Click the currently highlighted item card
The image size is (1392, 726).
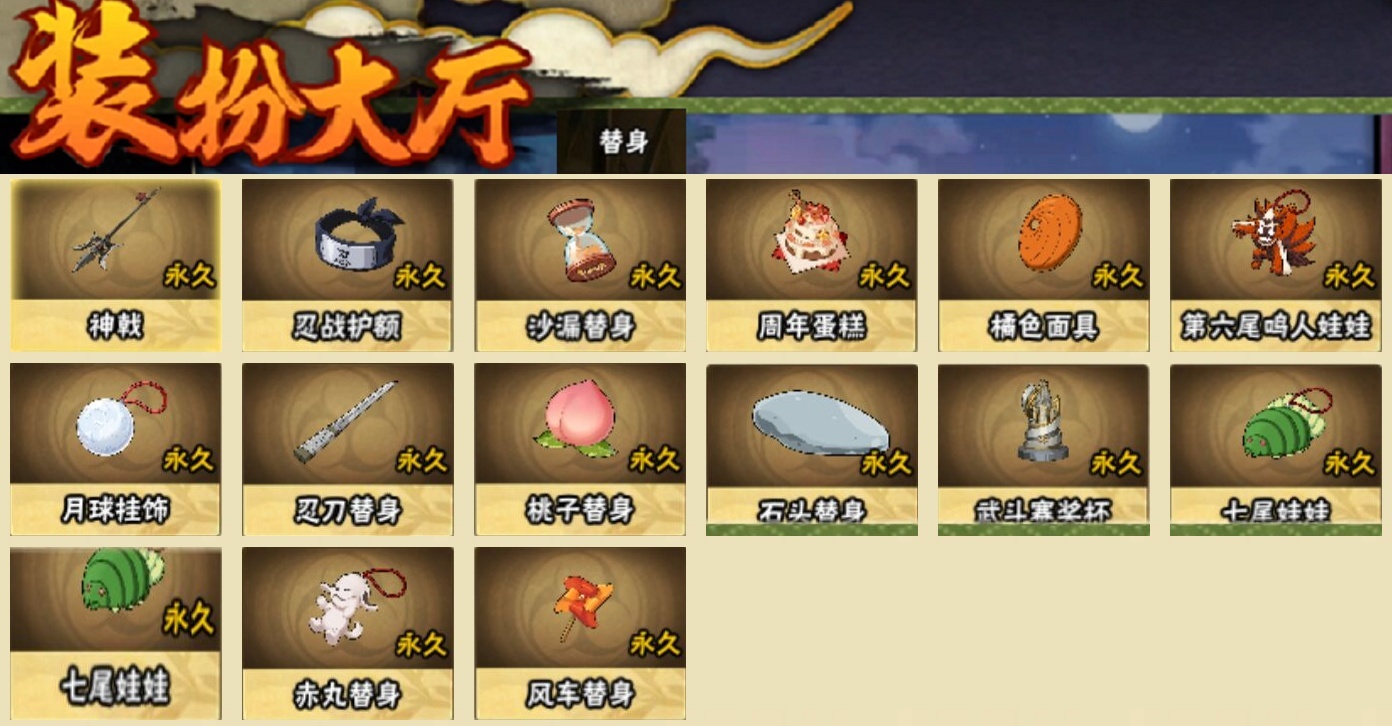[x=115, y=263]
